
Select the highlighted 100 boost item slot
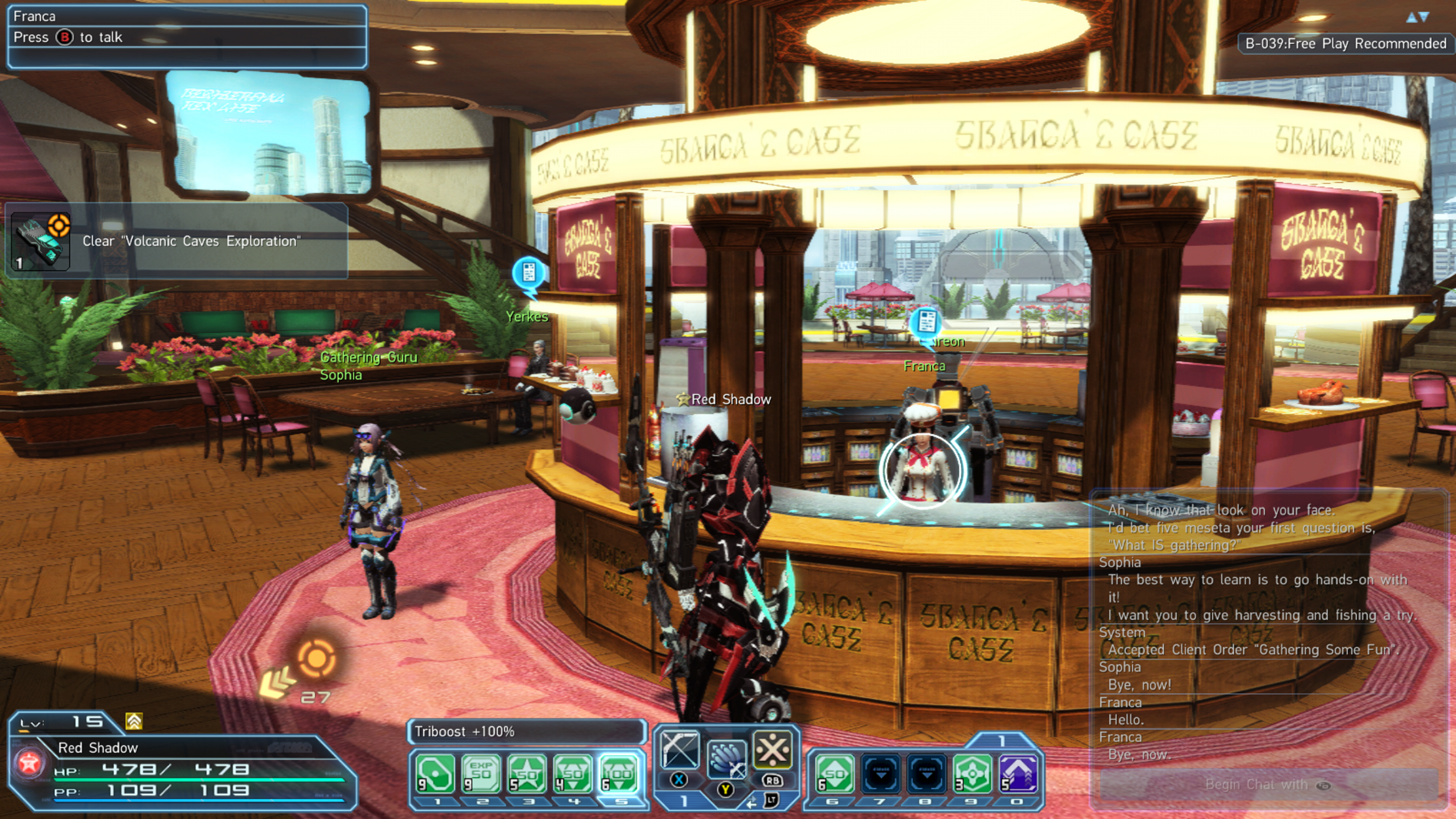click(x=619, y=773)
